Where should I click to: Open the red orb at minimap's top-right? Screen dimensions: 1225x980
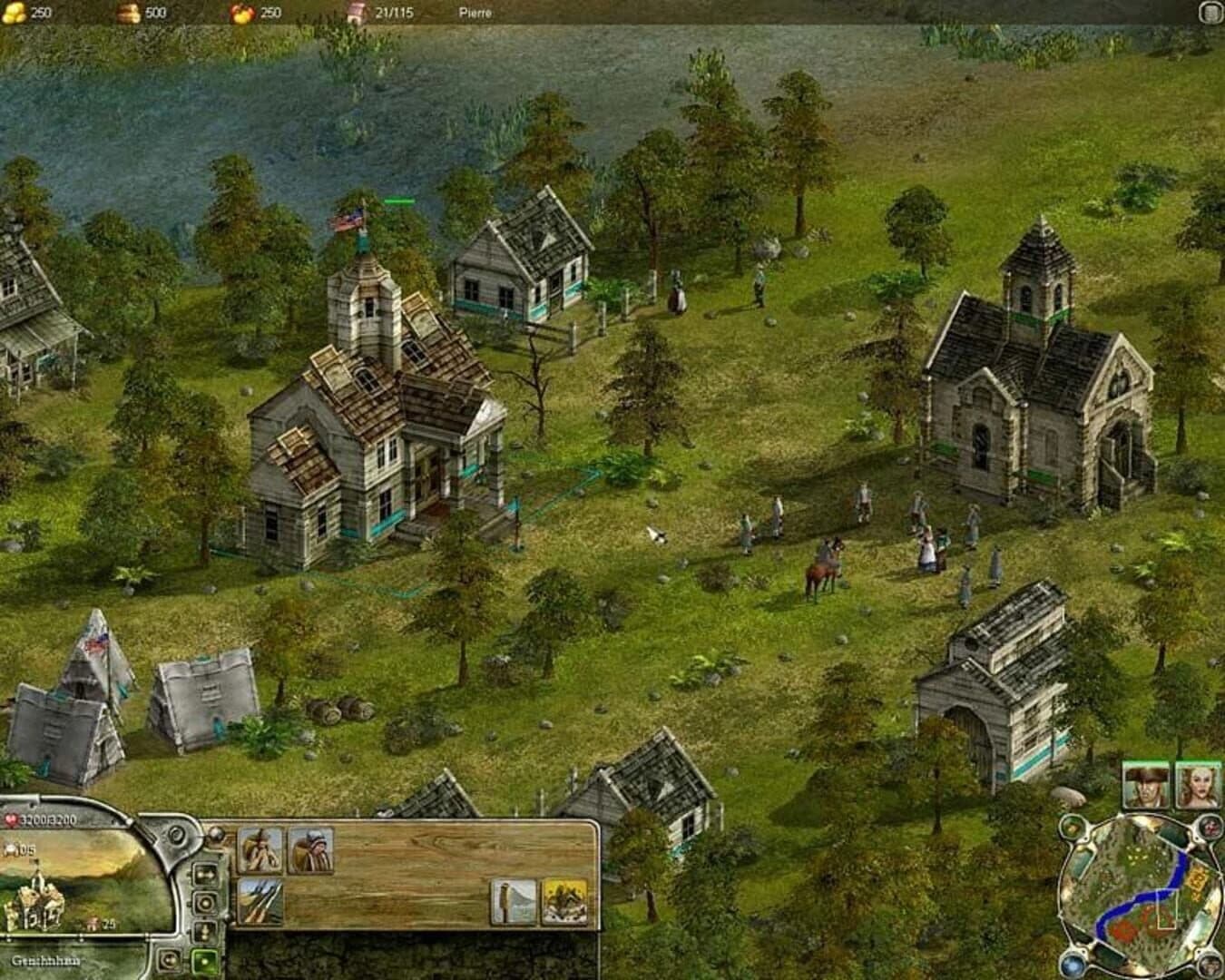pos(1210,828)
